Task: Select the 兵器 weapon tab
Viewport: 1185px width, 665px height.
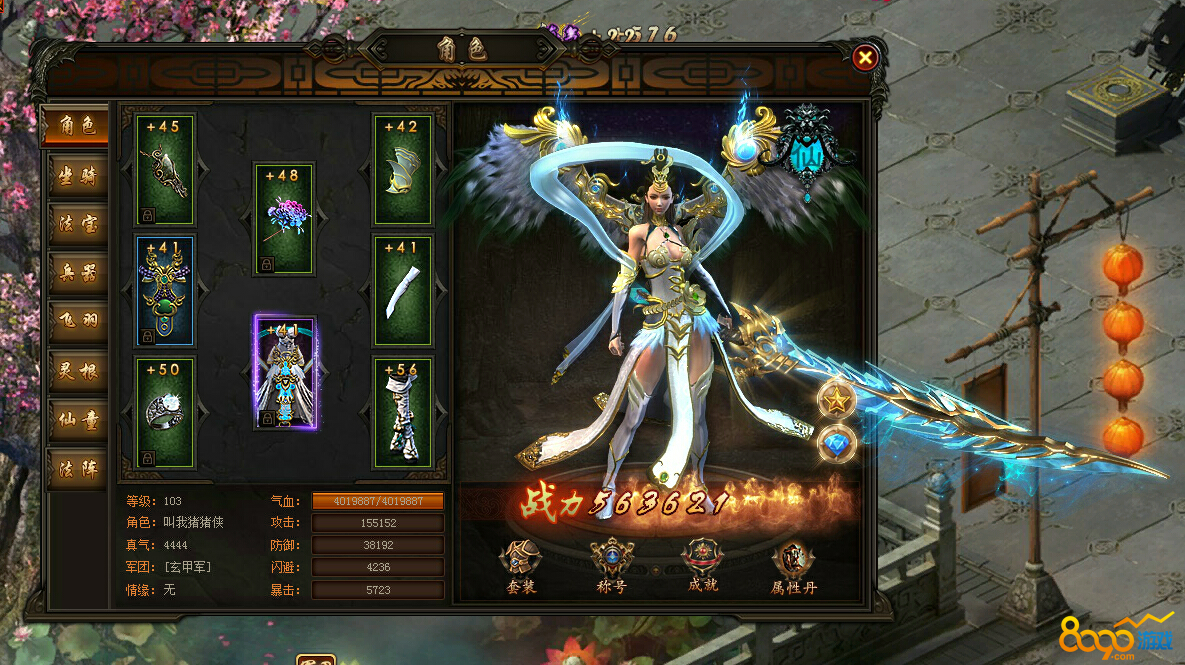Action: [77, 272]
